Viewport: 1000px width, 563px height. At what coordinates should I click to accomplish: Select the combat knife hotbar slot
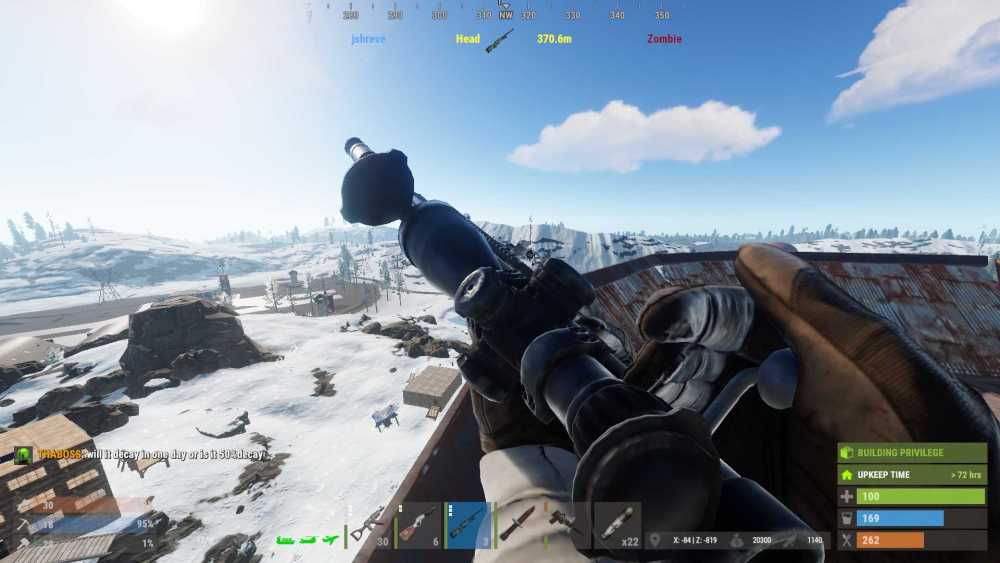[x=517, y=525]
